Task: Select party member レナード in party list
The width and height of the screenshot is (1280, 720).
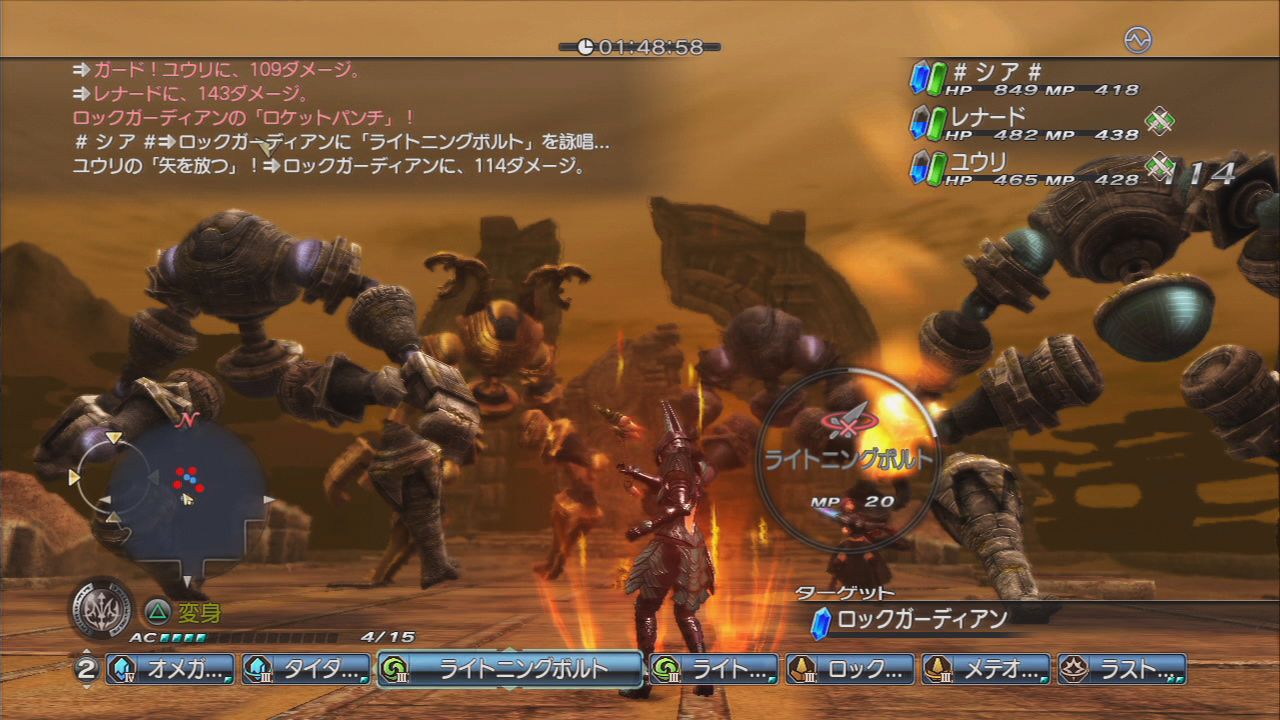Action: click(x=1025, y=123)
